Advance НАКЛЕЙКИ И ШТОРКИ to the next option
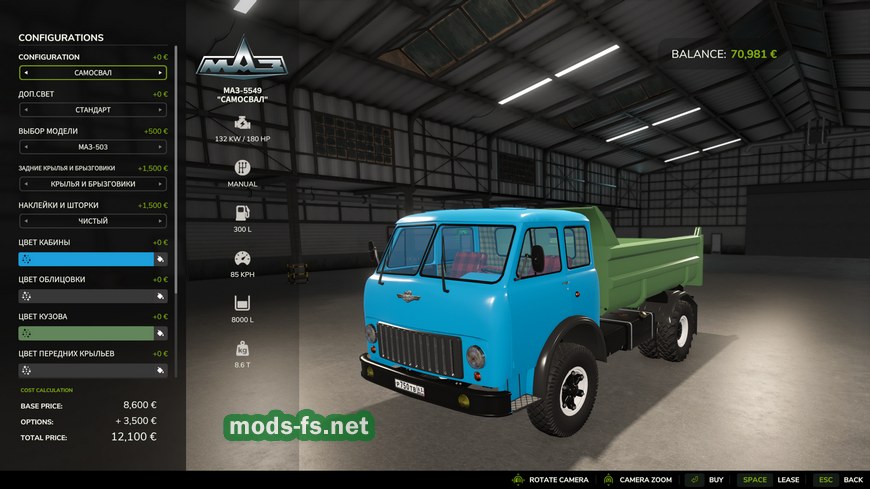Screen dimensions: 870x489 coord(160,221)
